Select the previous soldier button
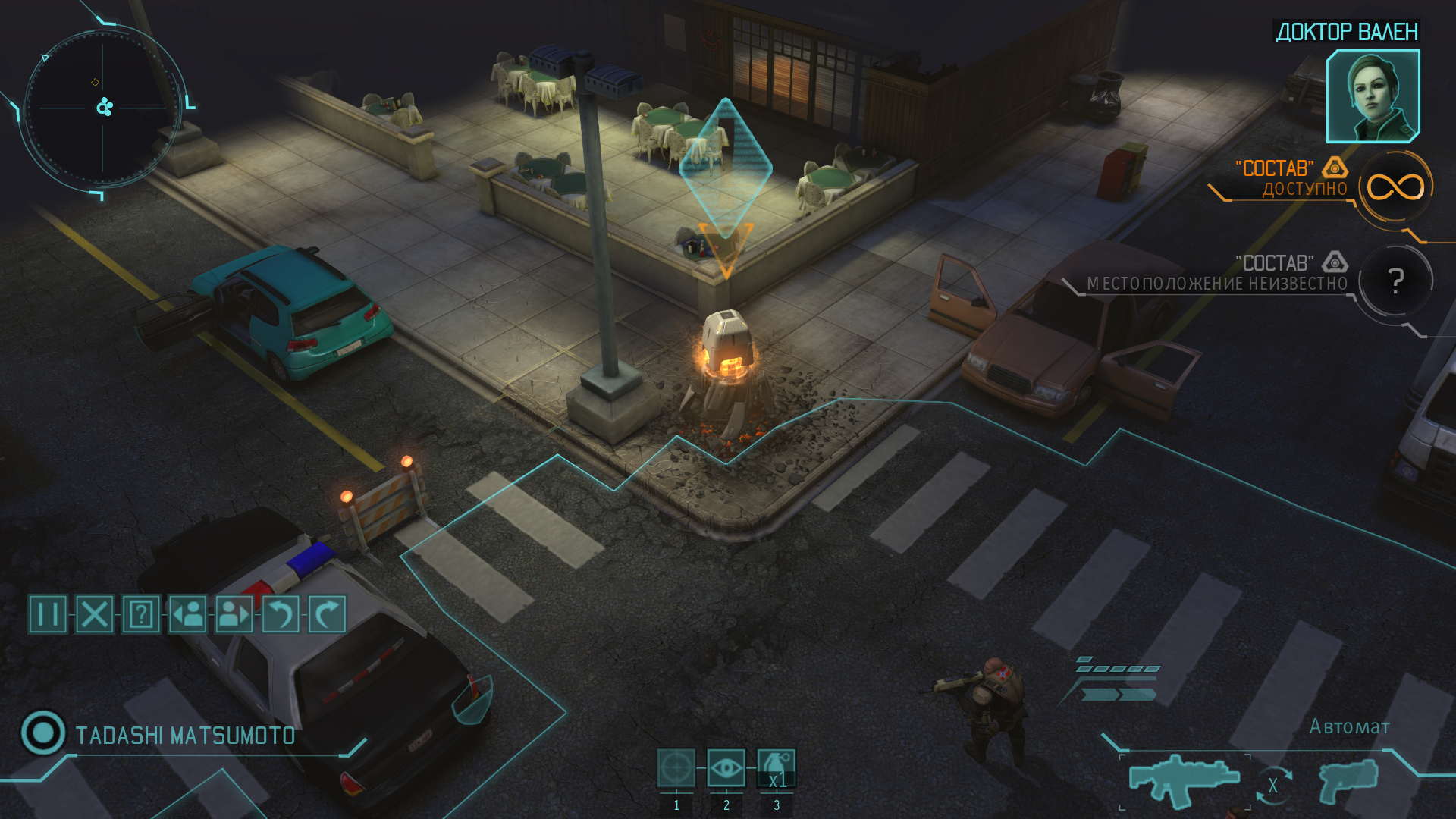The height and width of the screenshot is (819, 1456). tap(187, 613)
